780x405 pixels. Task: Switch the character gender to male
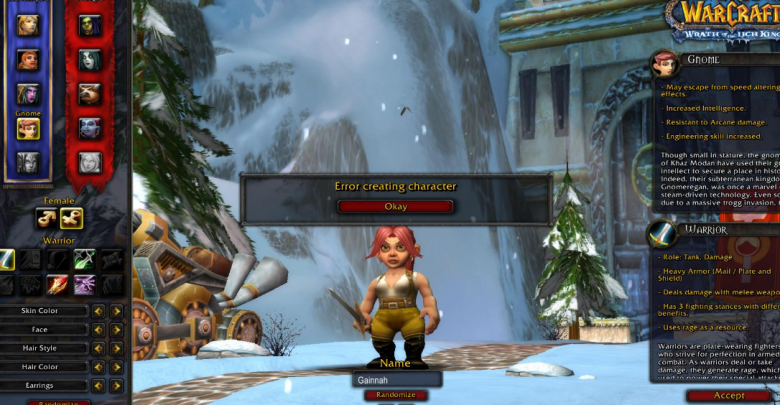pos(47,217)
